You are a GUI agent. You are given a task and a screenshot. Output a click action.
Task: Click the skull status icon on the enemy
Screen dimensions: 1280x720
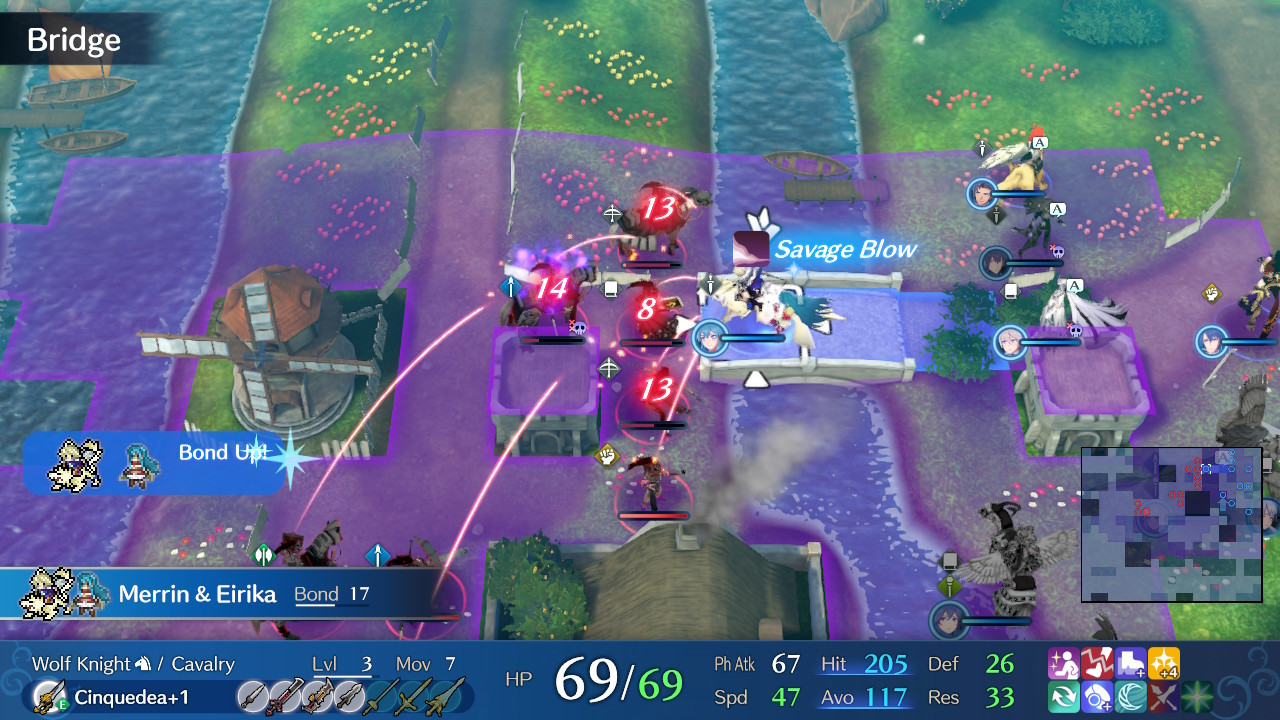point(578,328)
